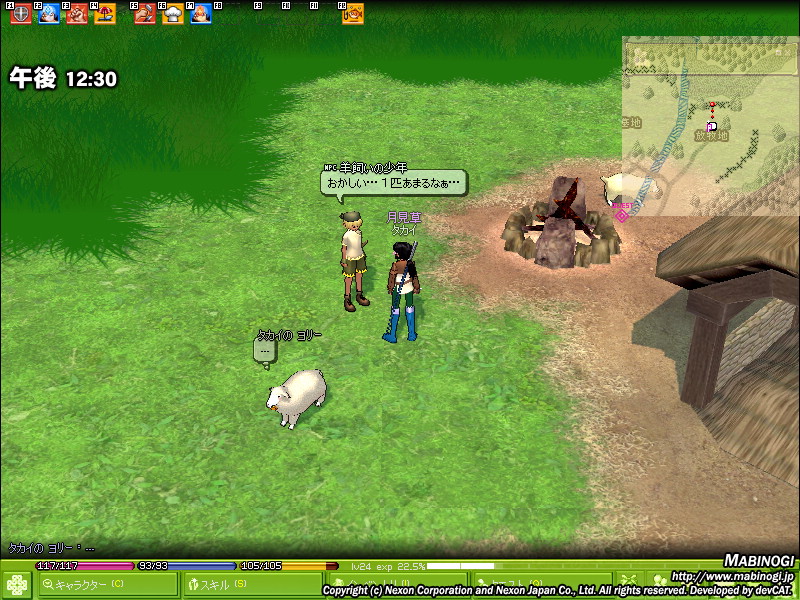Screen dimensions: 800x600
Task: Use the hammer crafting skill icon
Action: pyautogui.click(x=145, y=14)
